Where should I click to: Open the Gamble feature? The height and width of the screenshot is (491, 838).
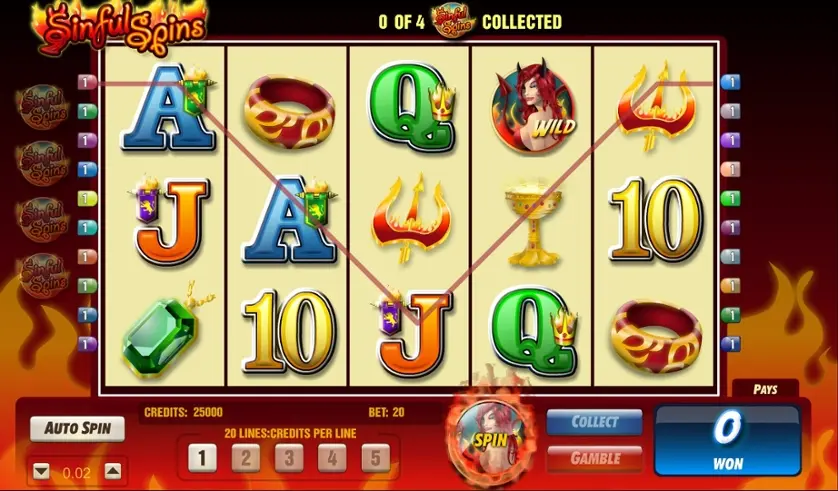(594, 458)
